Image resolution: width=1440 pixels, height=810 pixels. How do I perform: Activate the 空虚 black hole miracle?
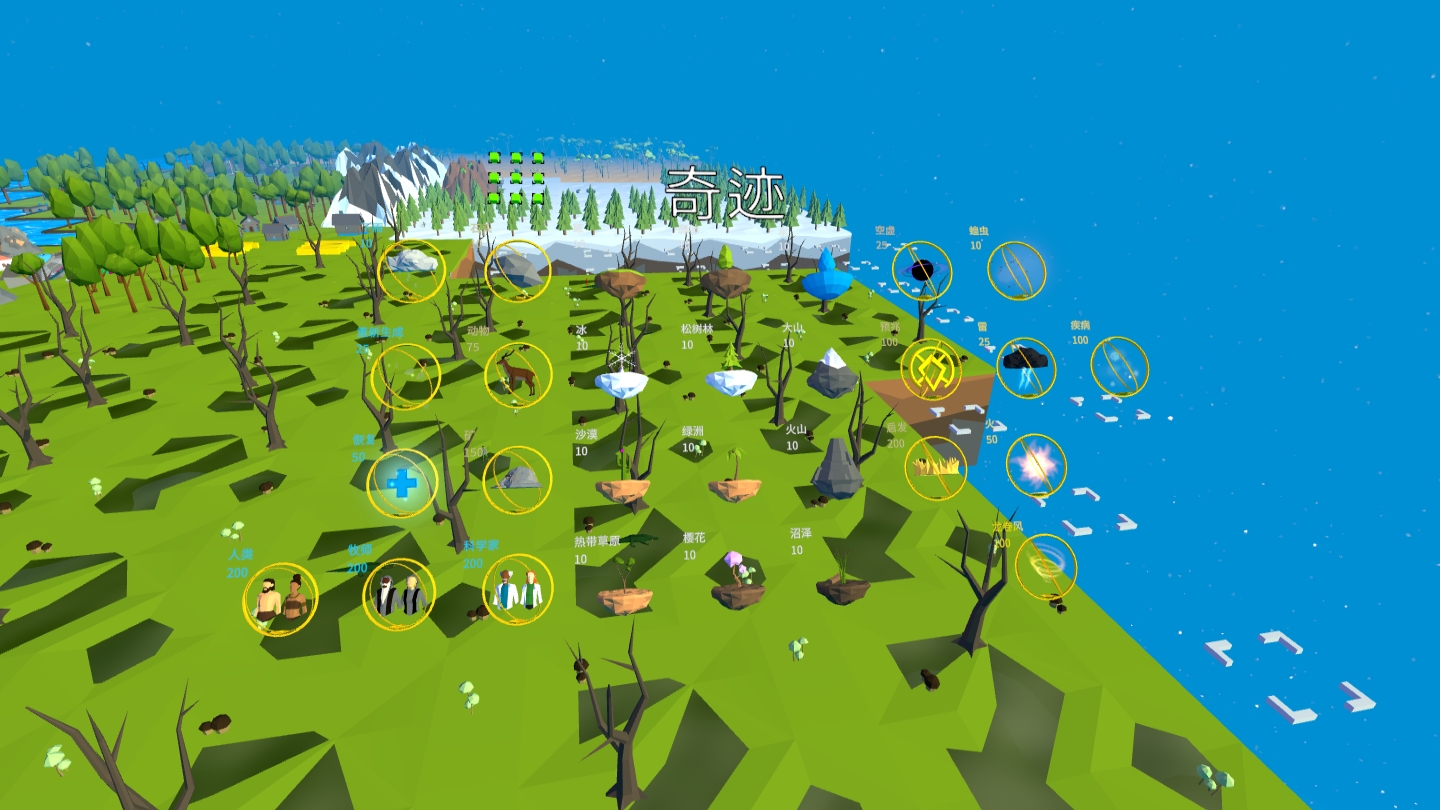[922, 271]
